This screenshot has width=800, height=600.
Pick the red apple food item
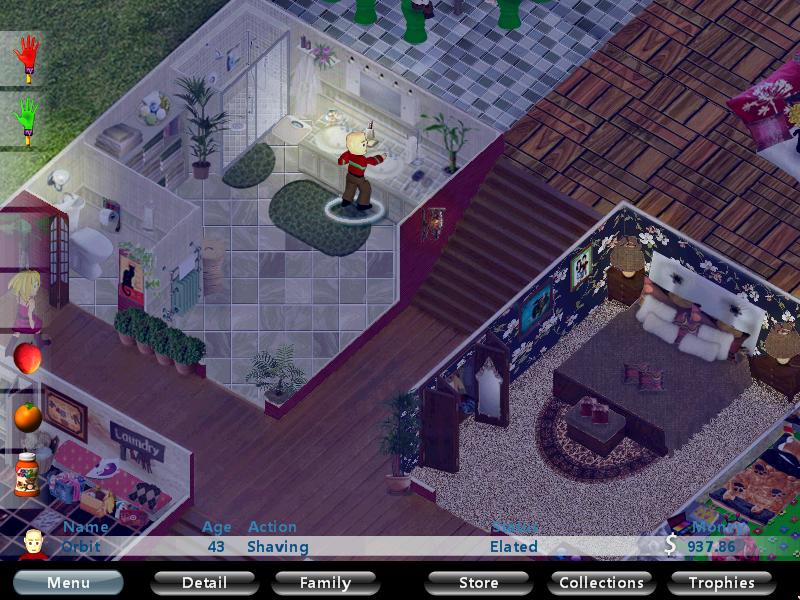[x=28, y=357]
